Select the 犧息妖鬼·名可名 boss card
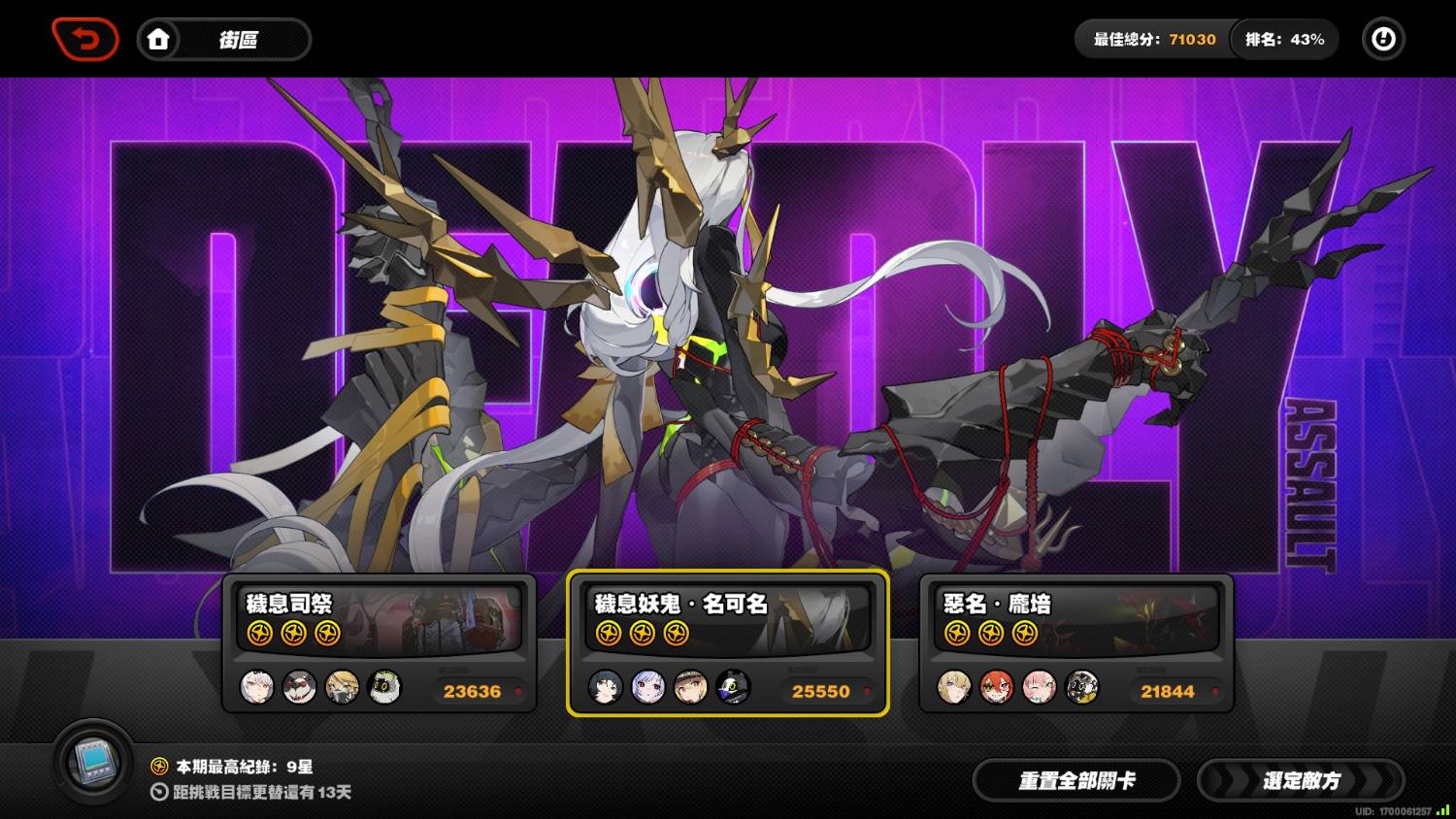Screen dimensions: 1456x819 (x=728, y=643)
